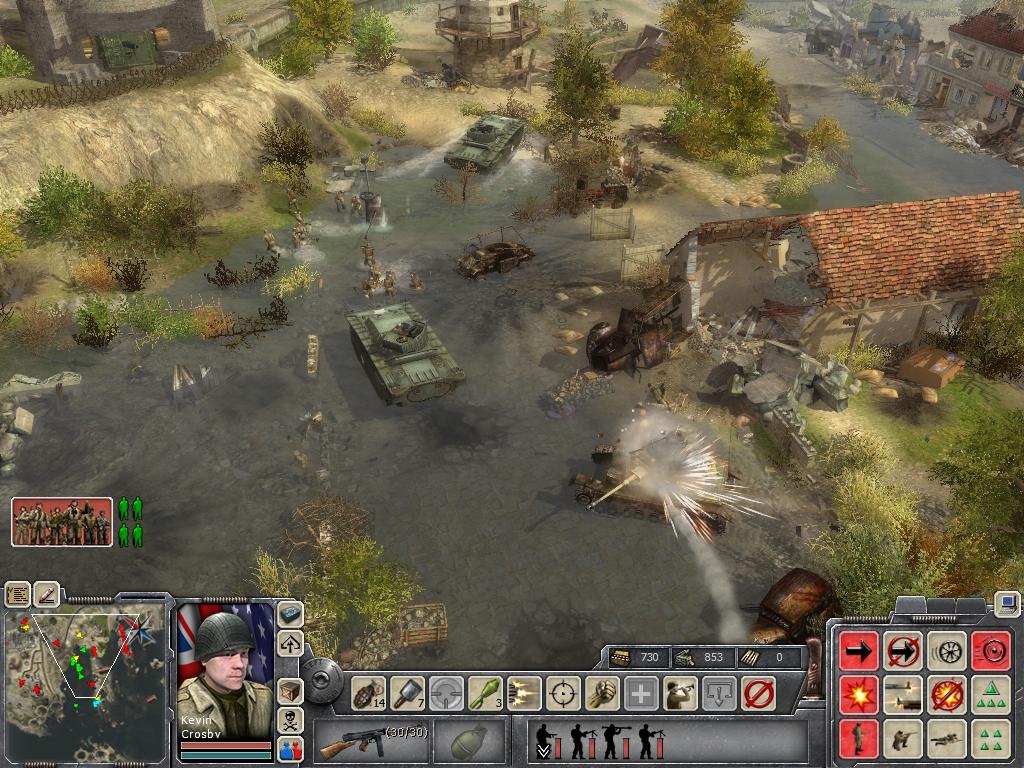
Task: Open the objectives list icon above minimap
Action: (x=18, y=594)
